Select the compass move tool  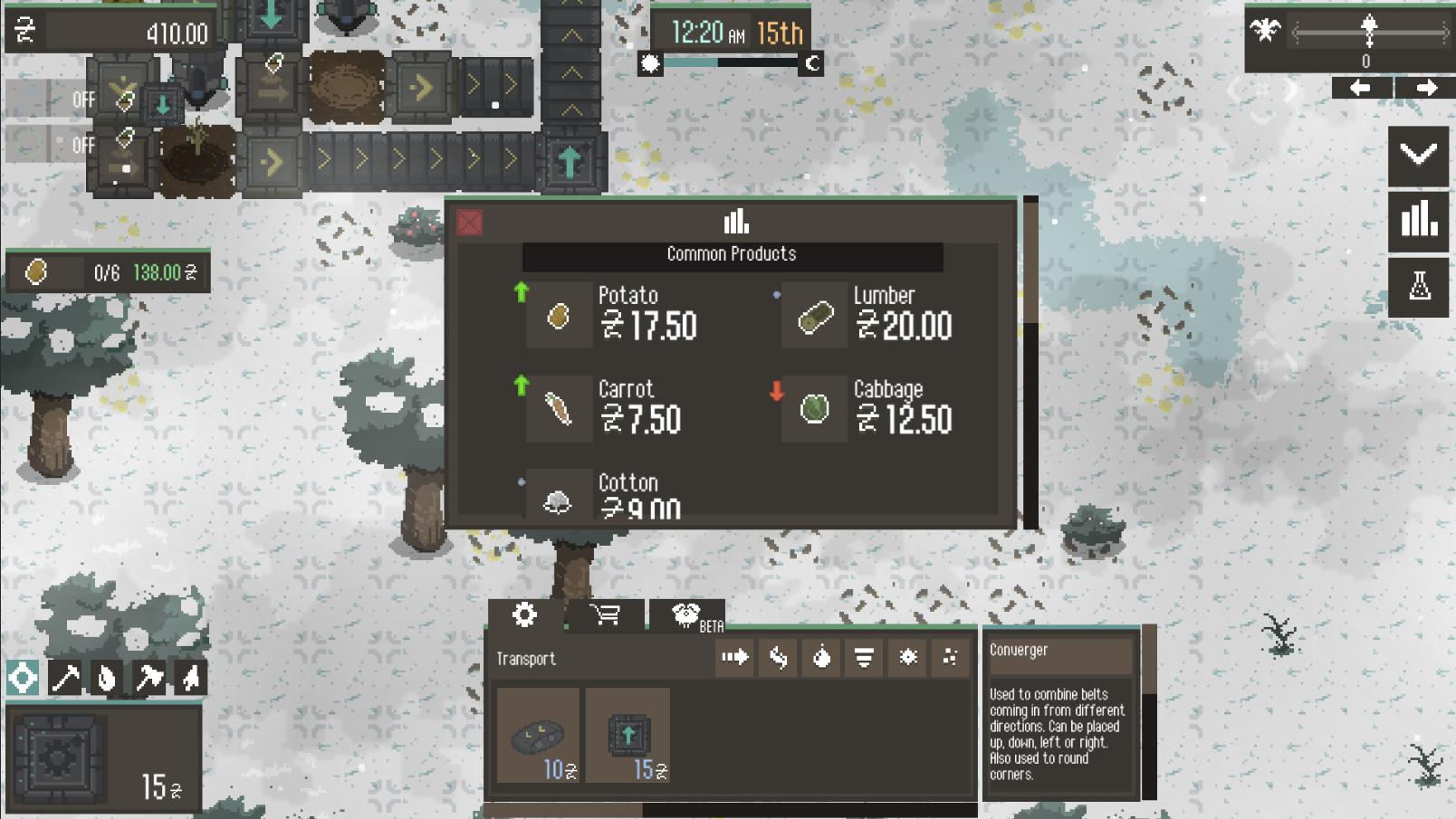[22, 677]
